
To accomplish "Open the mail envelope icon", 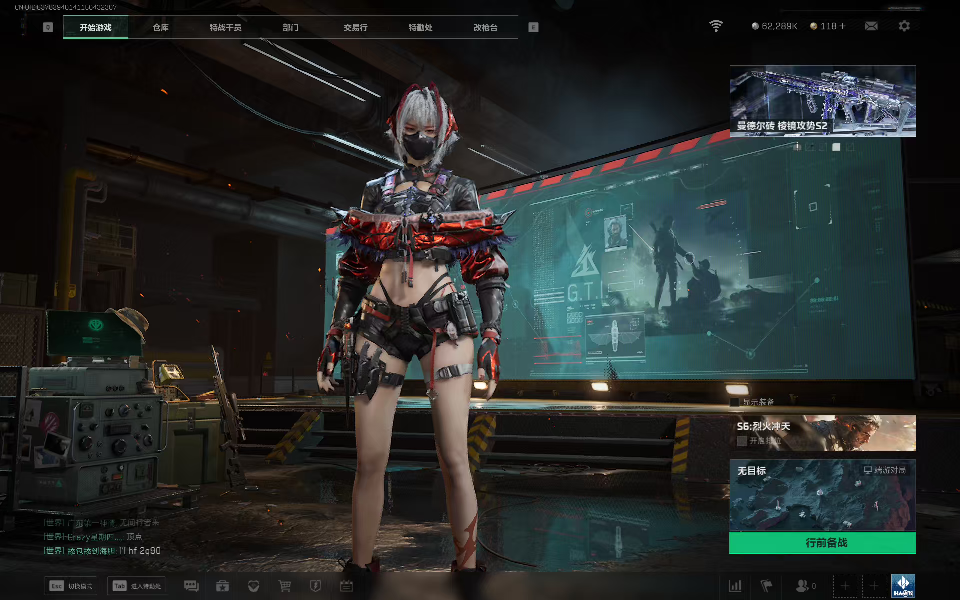I will click(872, 26).
